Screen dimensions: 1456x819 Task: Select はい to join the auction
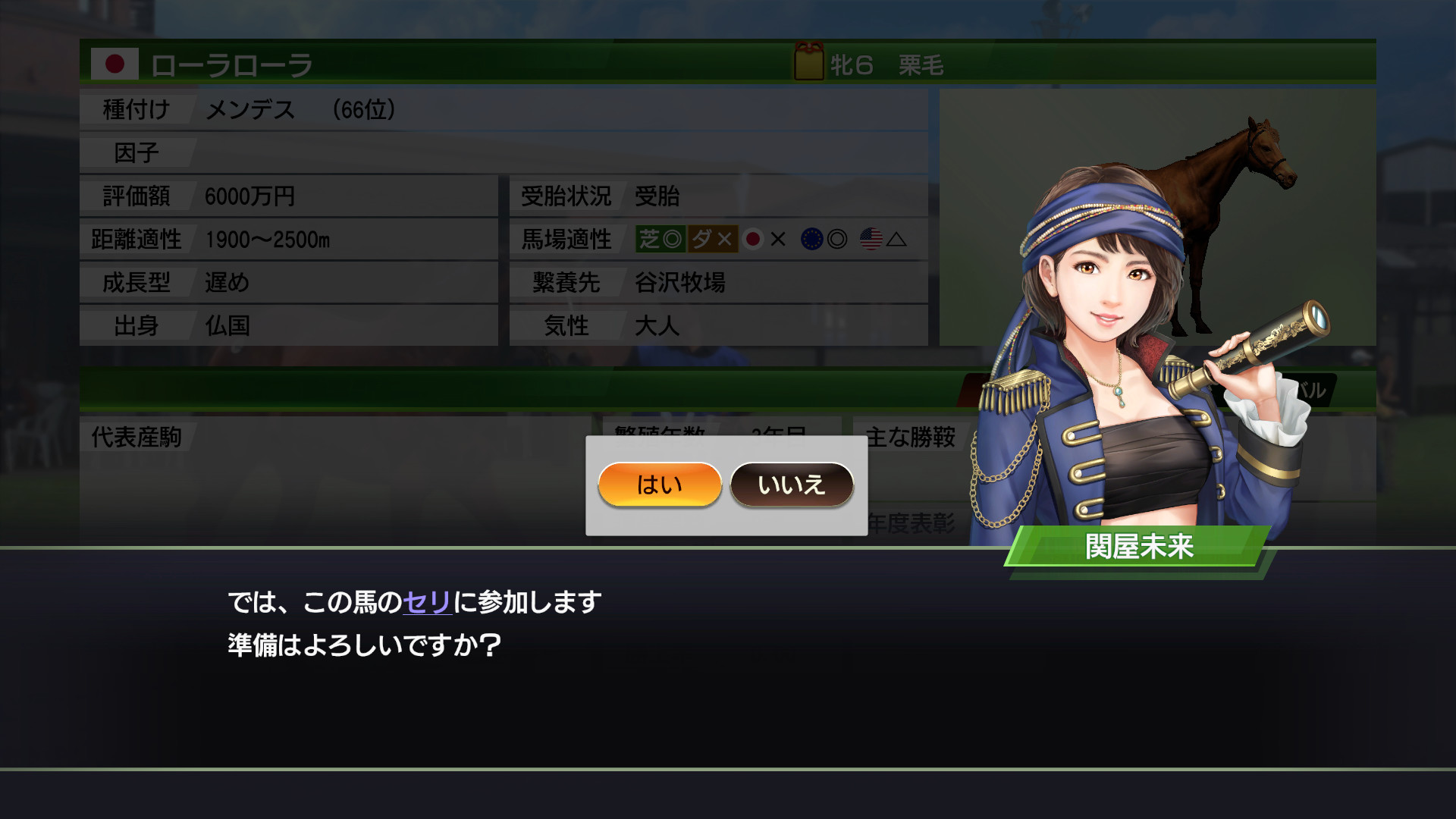(659, 485)
